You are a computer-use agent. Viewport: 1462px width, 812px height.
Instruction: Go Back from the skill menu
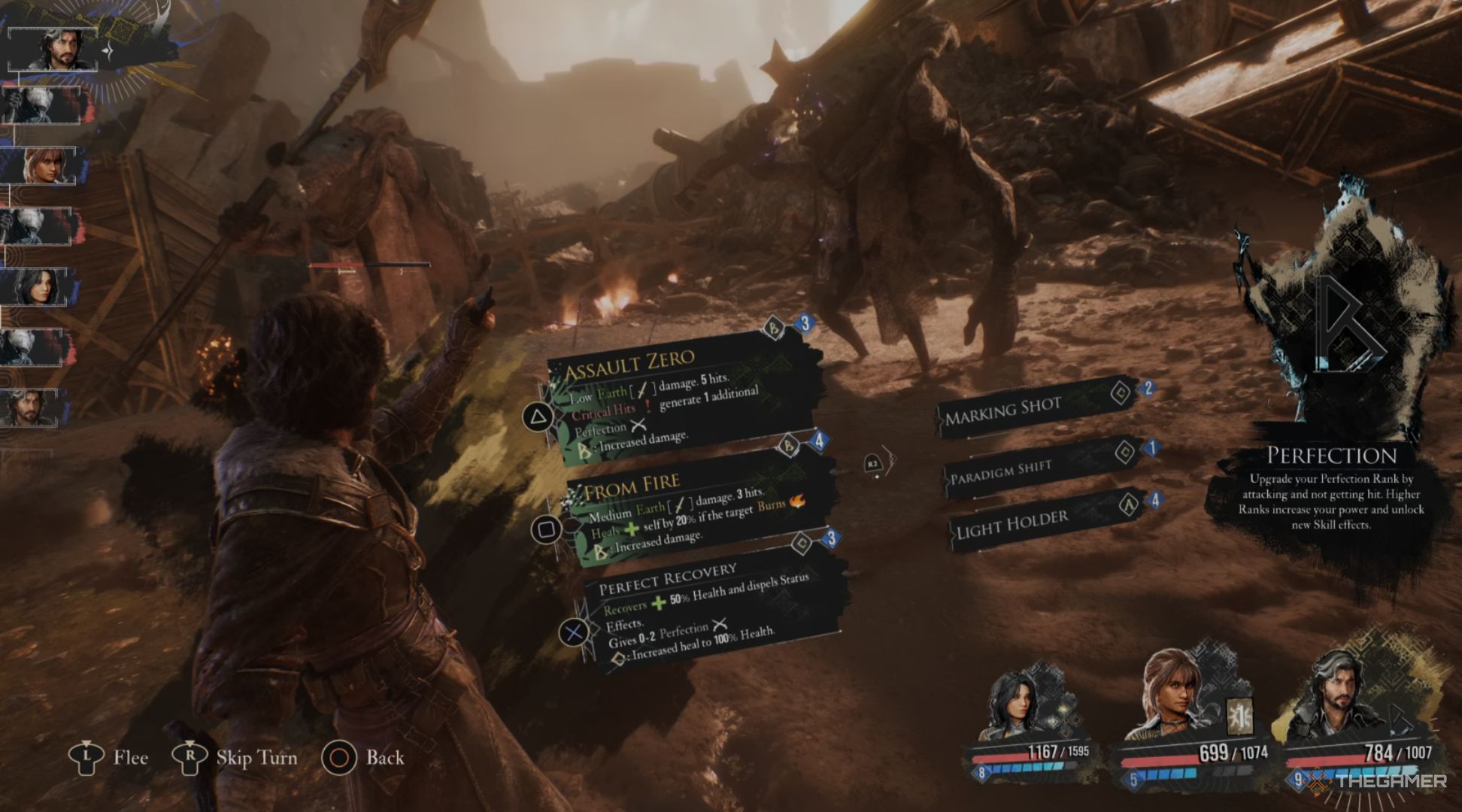pos(364,758)
